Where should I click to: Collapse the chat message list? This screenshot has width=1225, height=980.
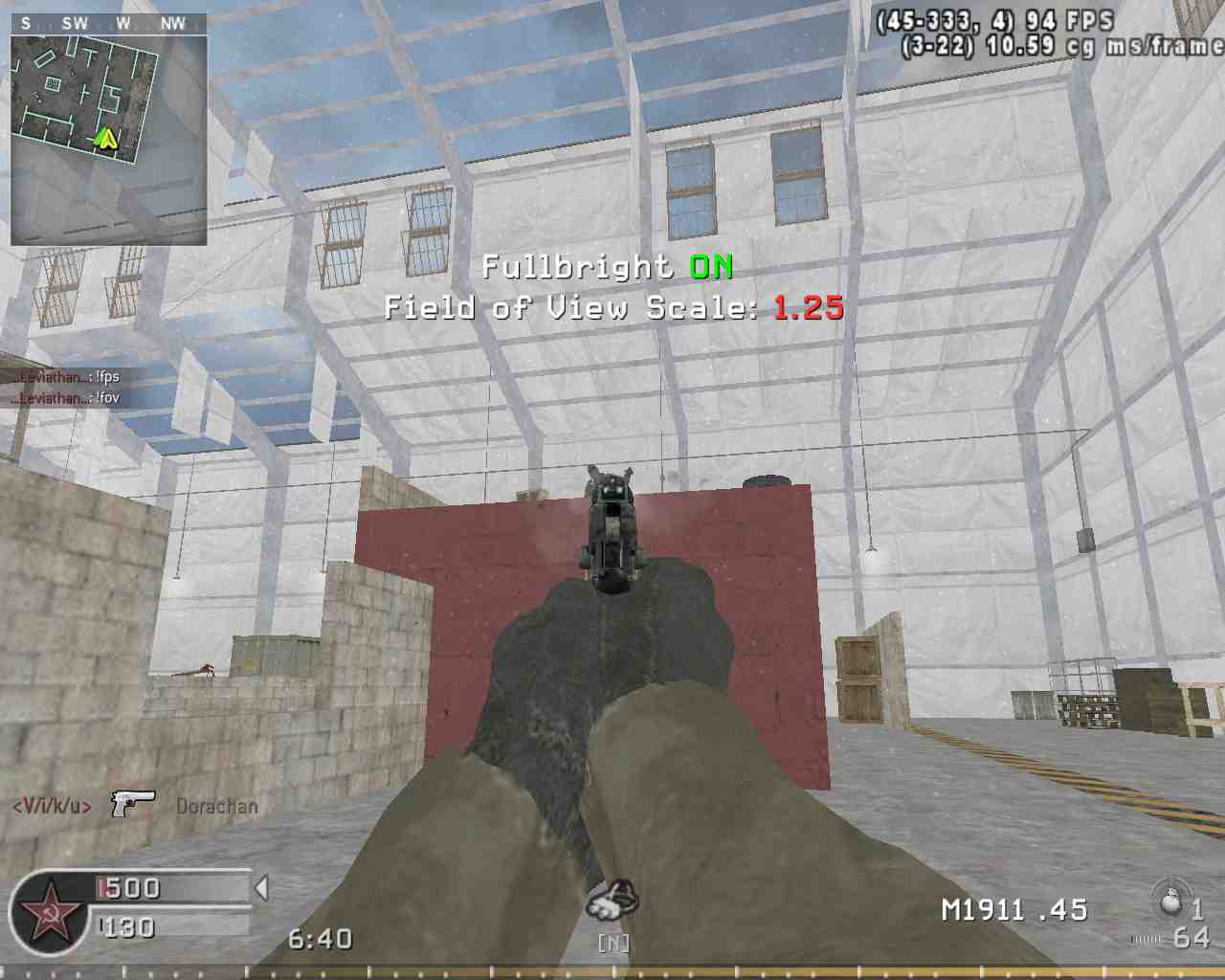click(67, 387)
